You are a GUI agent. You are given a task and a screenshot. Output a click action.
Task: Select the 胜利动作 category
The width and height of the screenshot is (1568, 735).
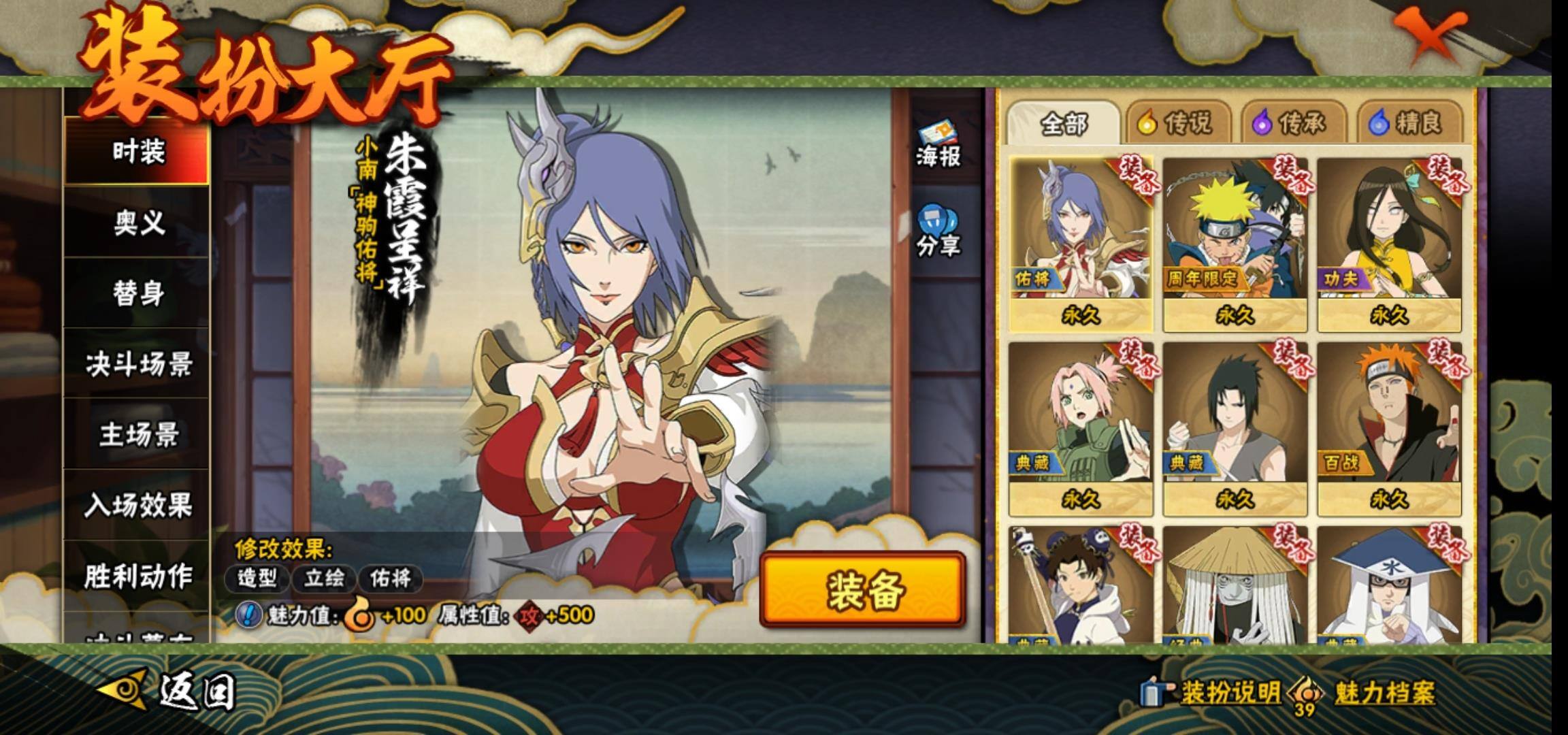(138, 576)
